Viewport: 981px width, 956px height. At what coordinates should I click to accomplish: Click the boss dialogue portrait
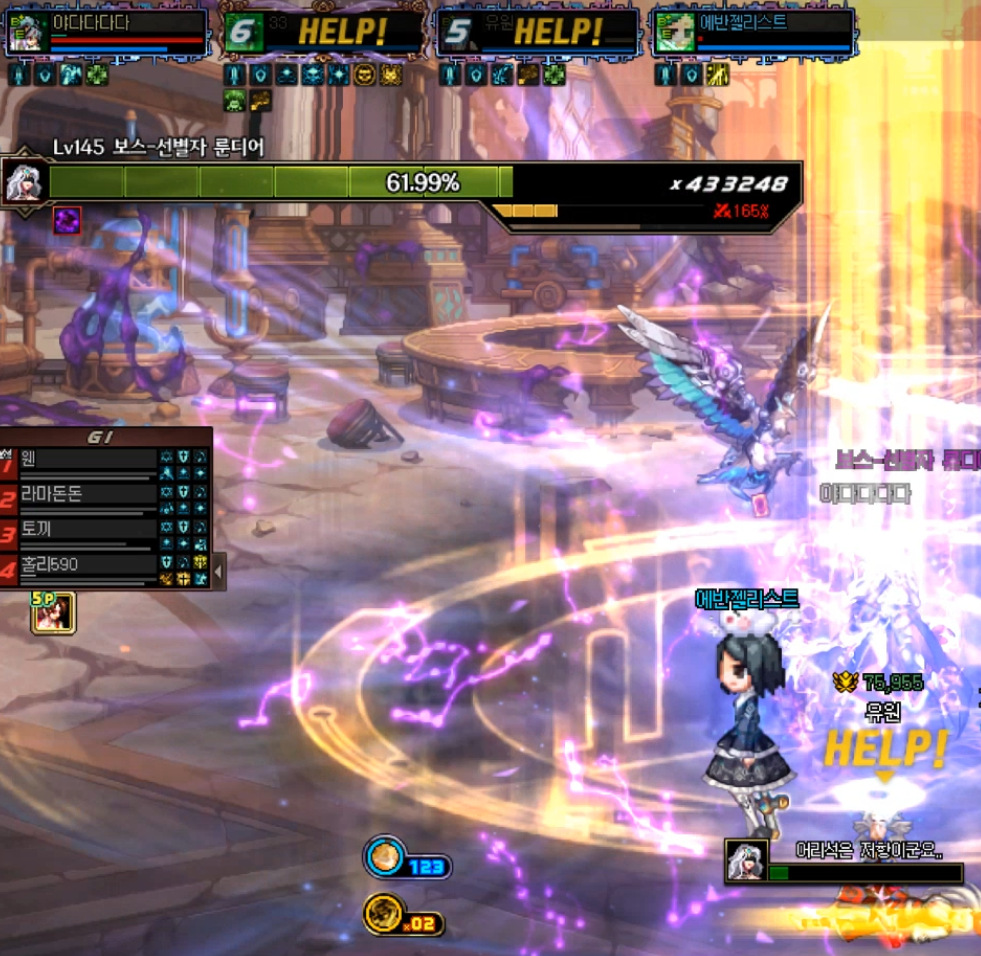(746, 861)
